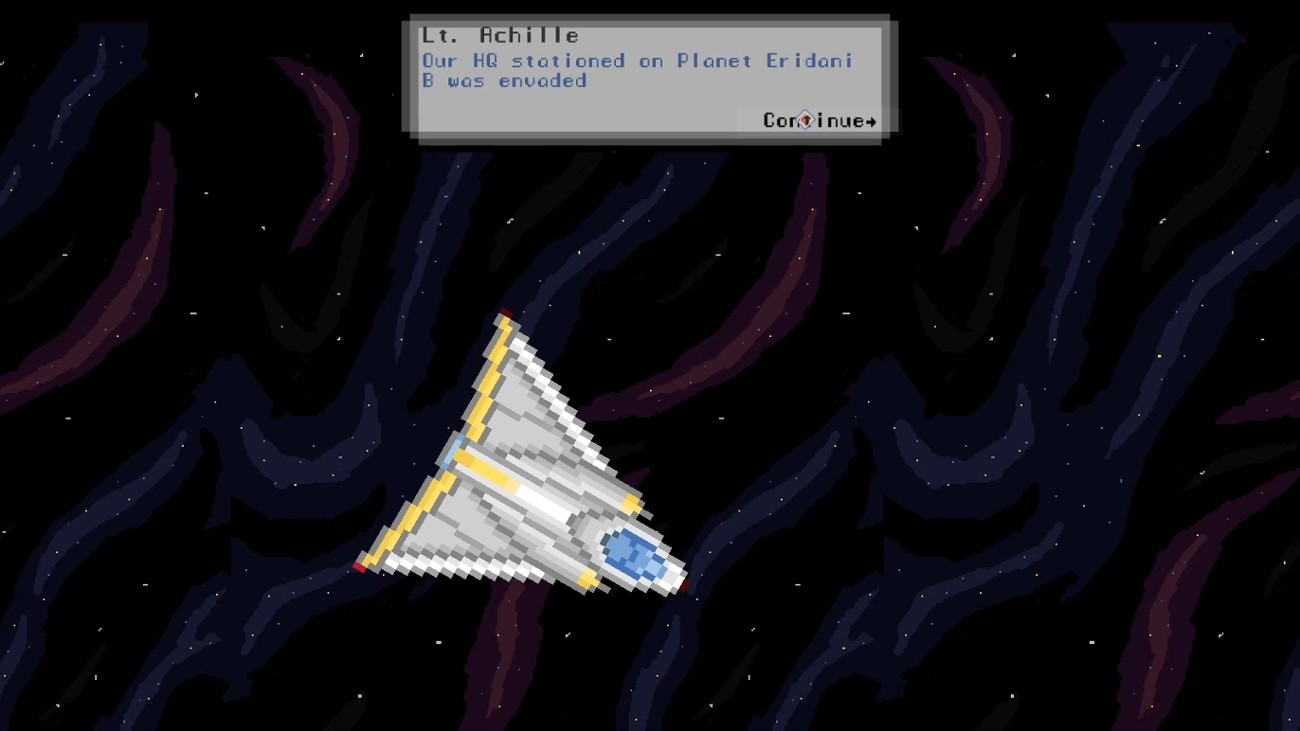Viewport: 1300px width, 731px height.
Task: Click the yellow engine nozzle at the ship's rear
Action: click(586, 580)
